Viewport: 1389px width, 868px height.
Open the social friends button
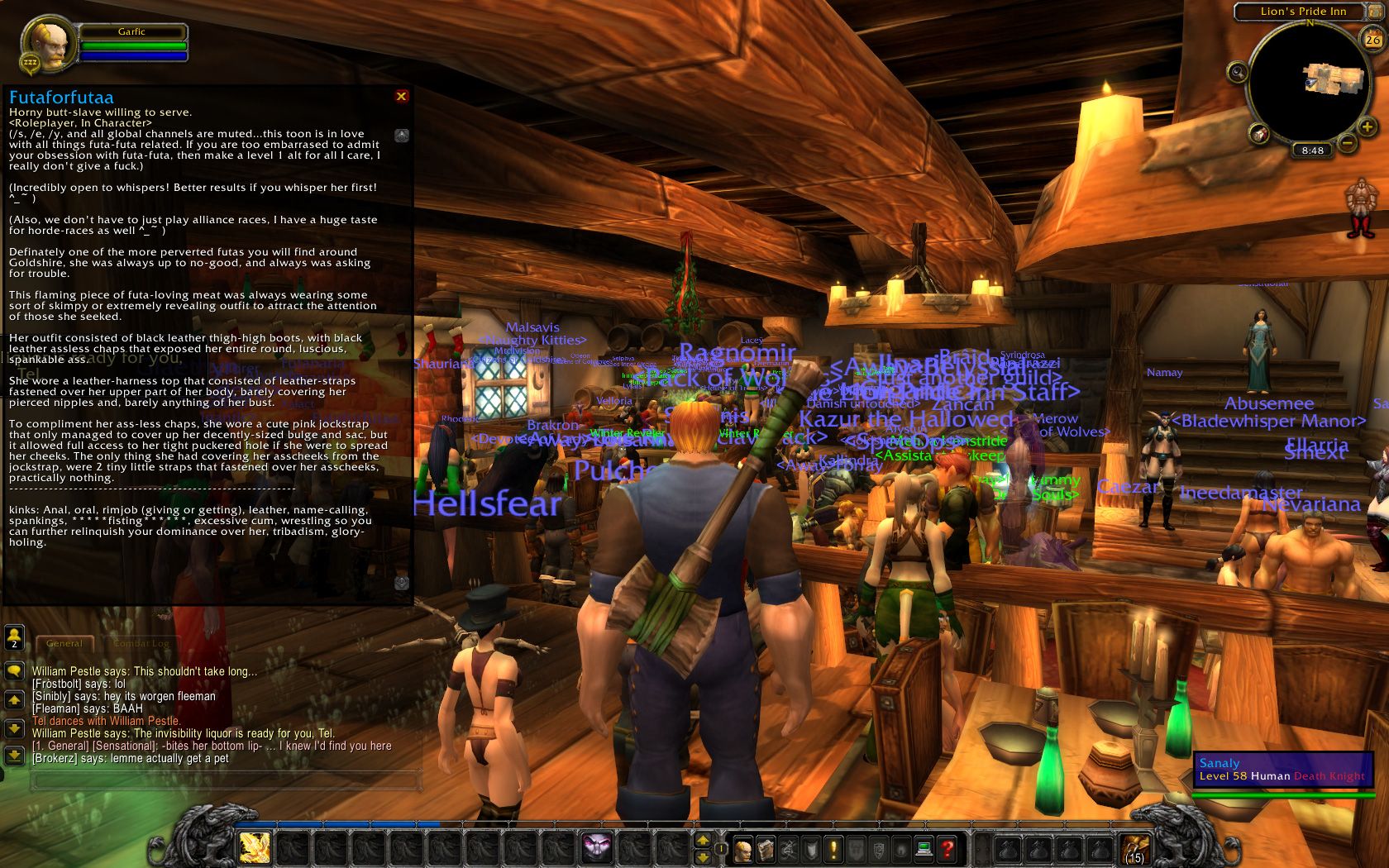[x=14, y=637]
